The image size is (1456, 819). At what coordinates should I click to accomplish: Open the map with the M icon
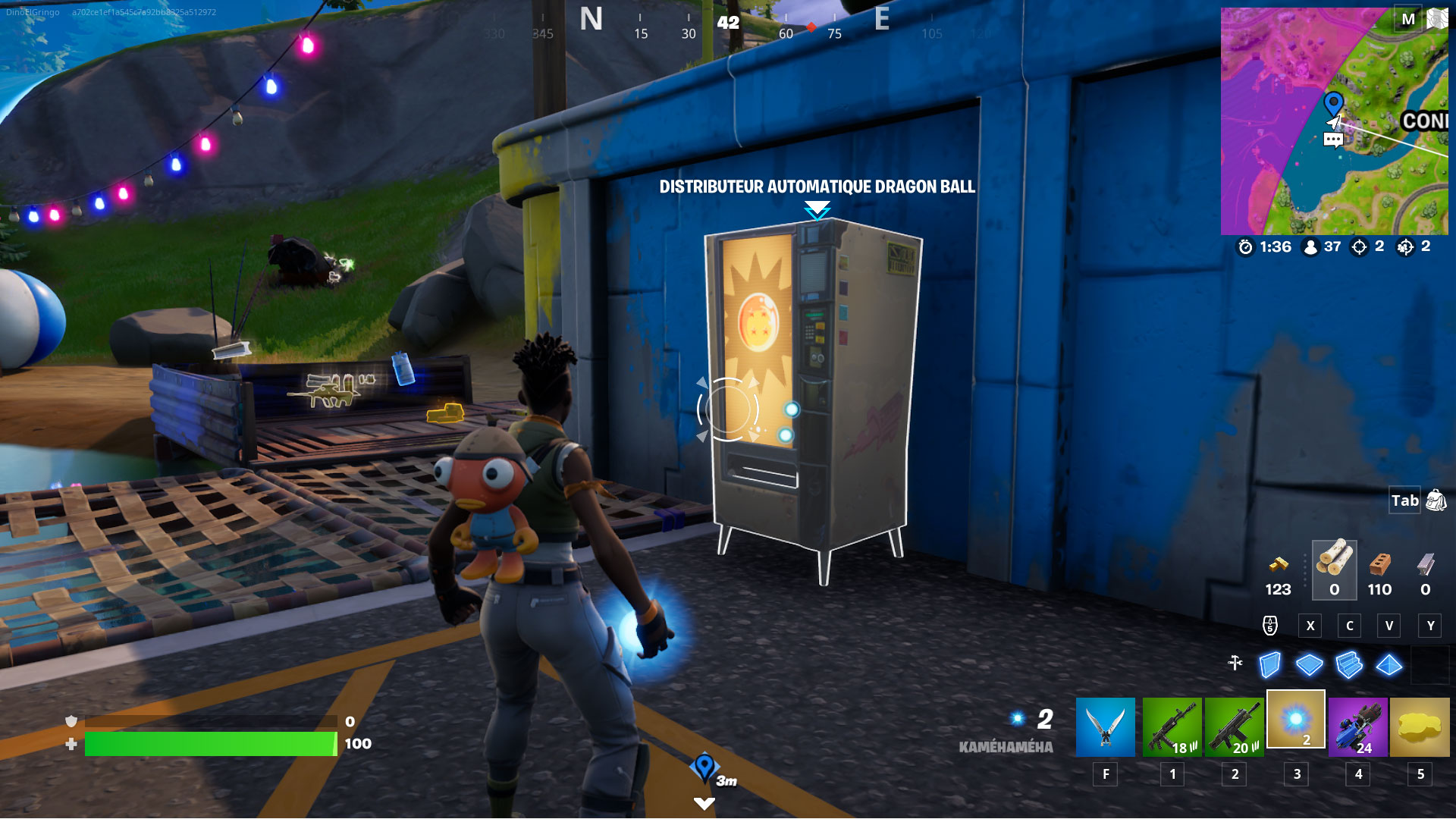[1410, 17]
